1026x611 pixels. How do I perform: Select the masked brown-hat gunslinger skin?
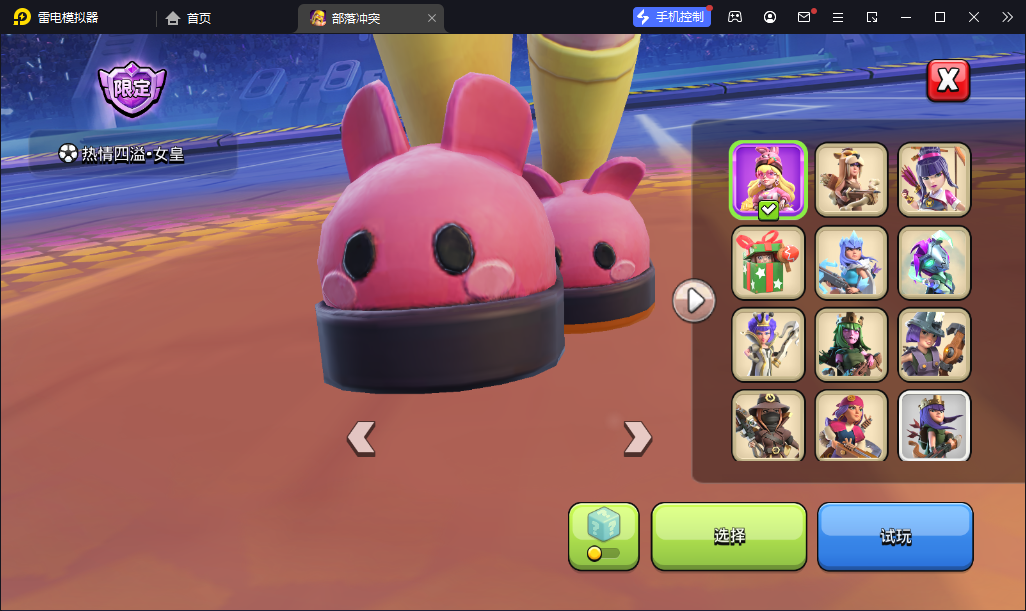click(768, 426)
